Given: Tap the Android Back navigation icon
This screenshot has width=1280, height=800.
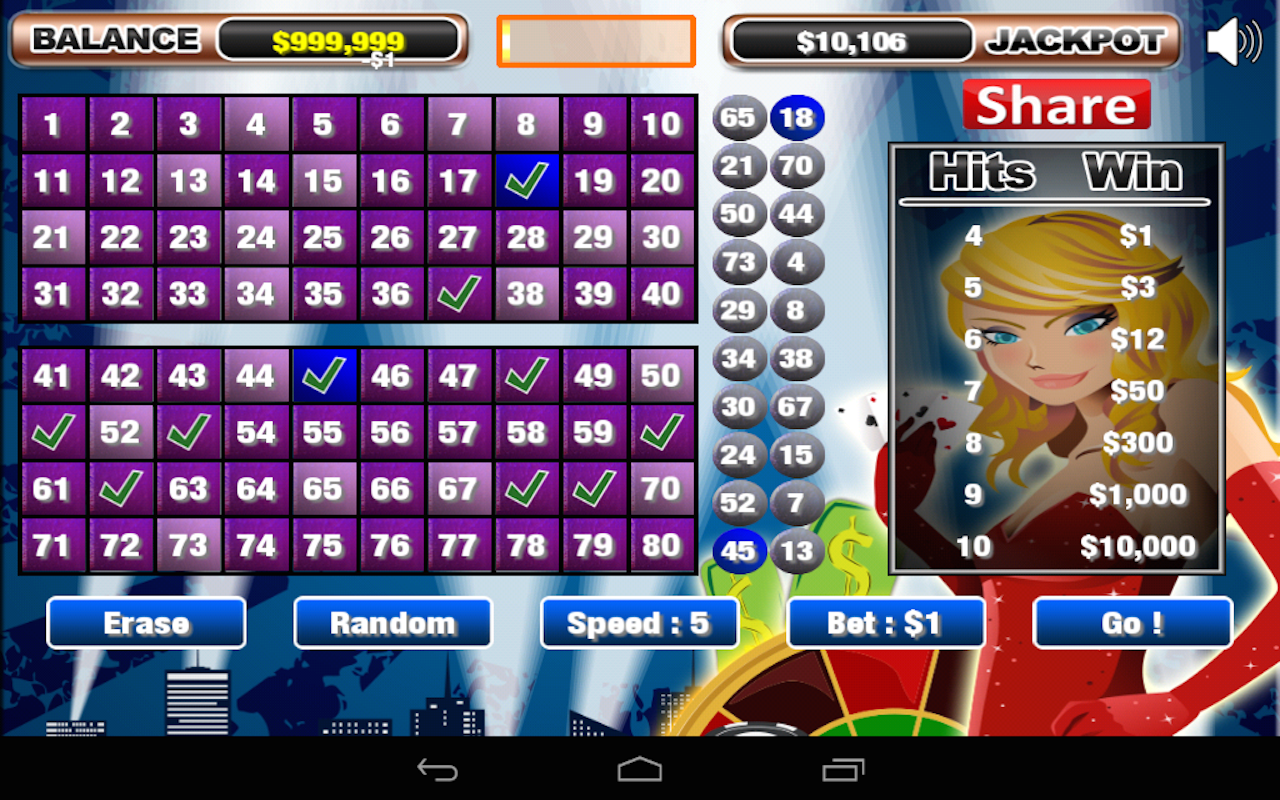Looking at the screenshot, I should (437, 770).
